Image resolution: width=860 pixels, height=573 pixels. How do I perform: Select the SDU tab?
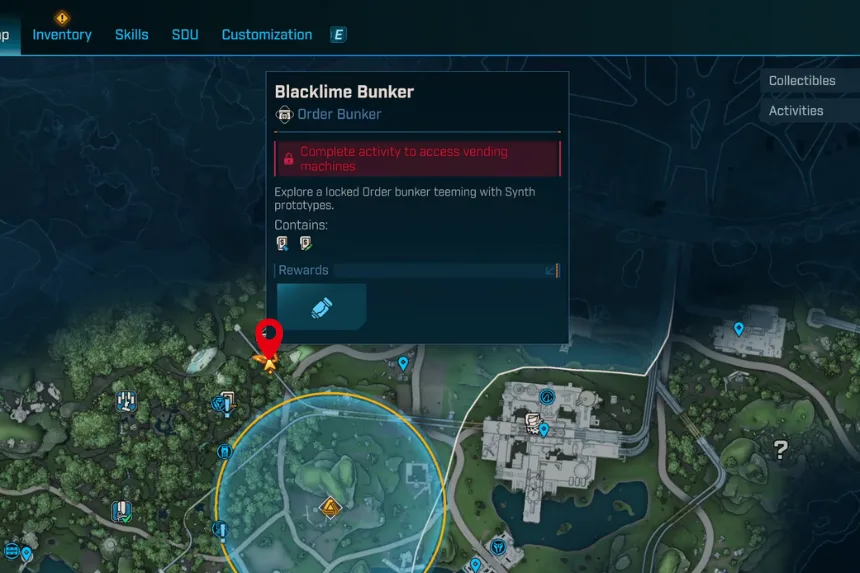pos(185,35)
